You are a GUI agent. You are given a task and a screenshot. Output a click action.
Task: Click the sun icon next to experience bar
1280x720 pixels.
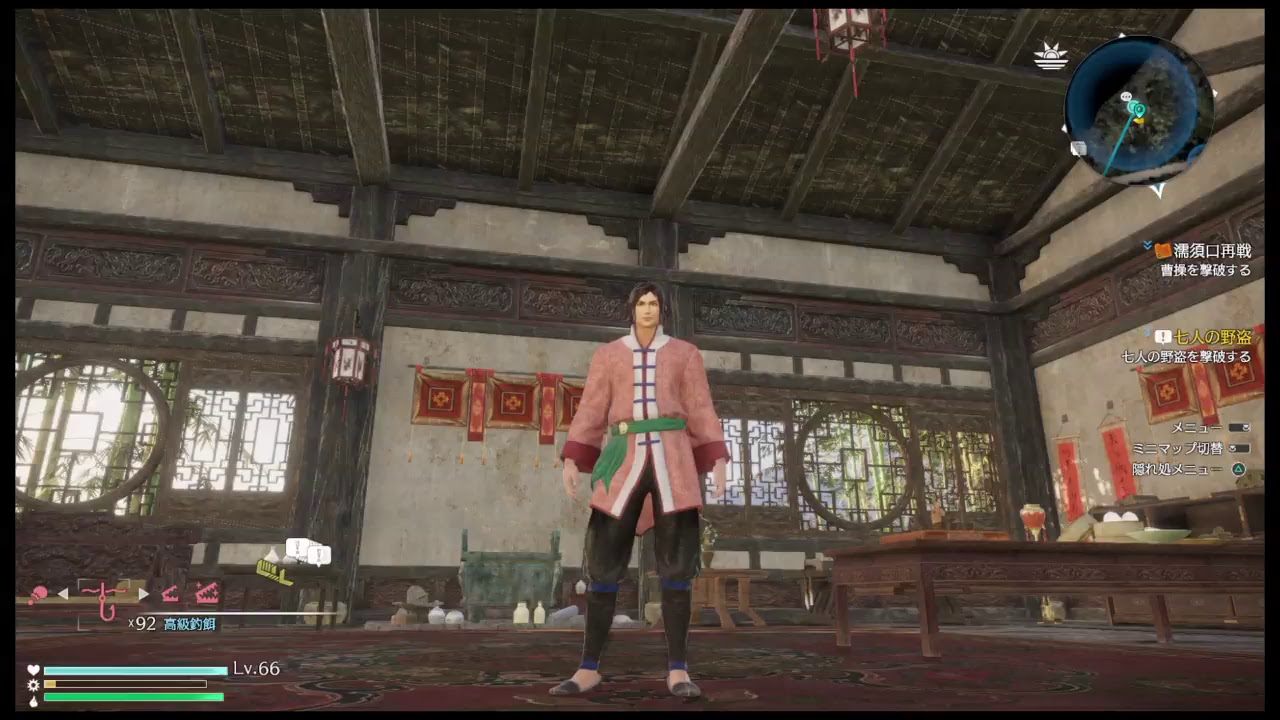coord(32,686)
